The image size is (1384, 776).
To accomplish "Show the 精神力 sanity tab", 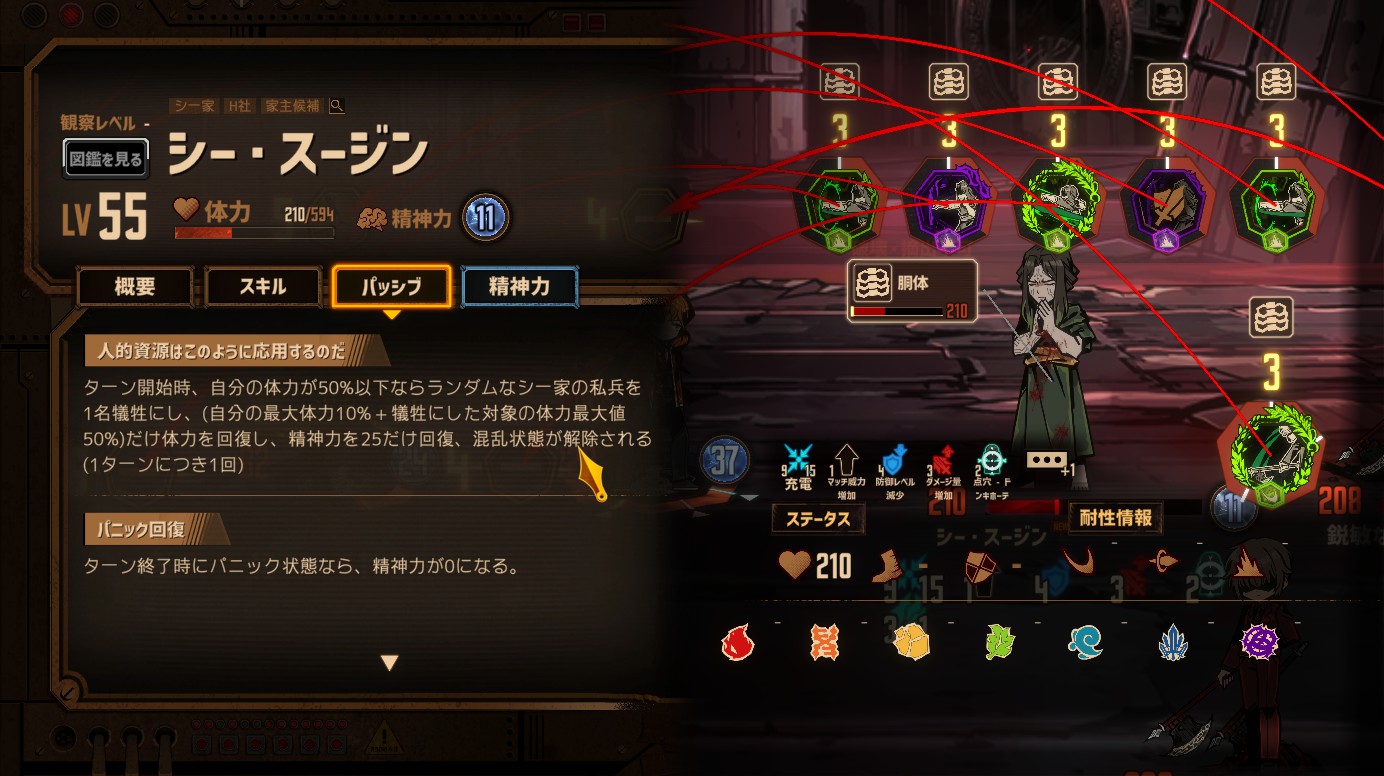I will [x=519, y=287].
